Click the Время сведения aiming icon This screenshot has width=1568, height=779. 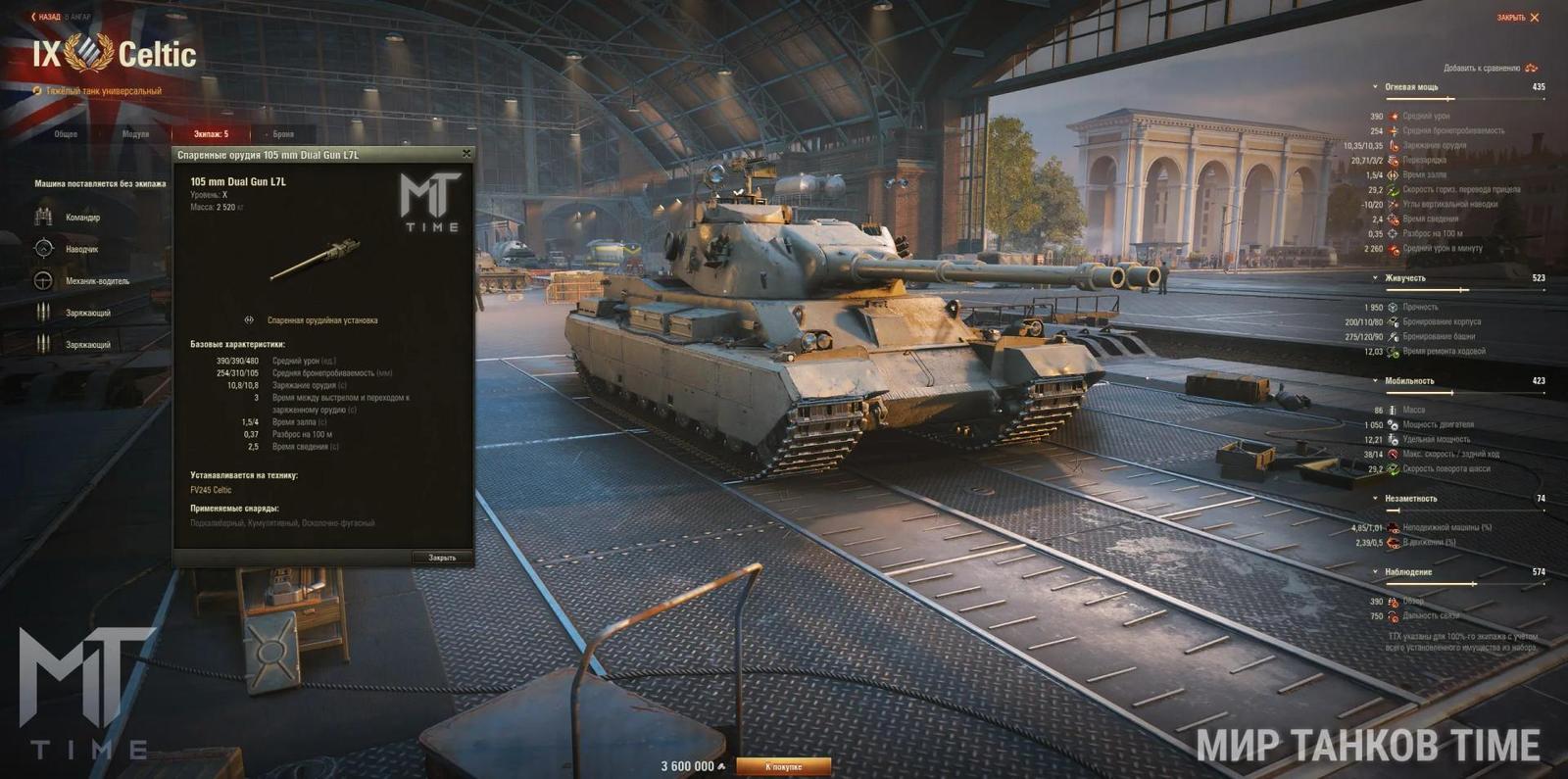click(1393, 219)
